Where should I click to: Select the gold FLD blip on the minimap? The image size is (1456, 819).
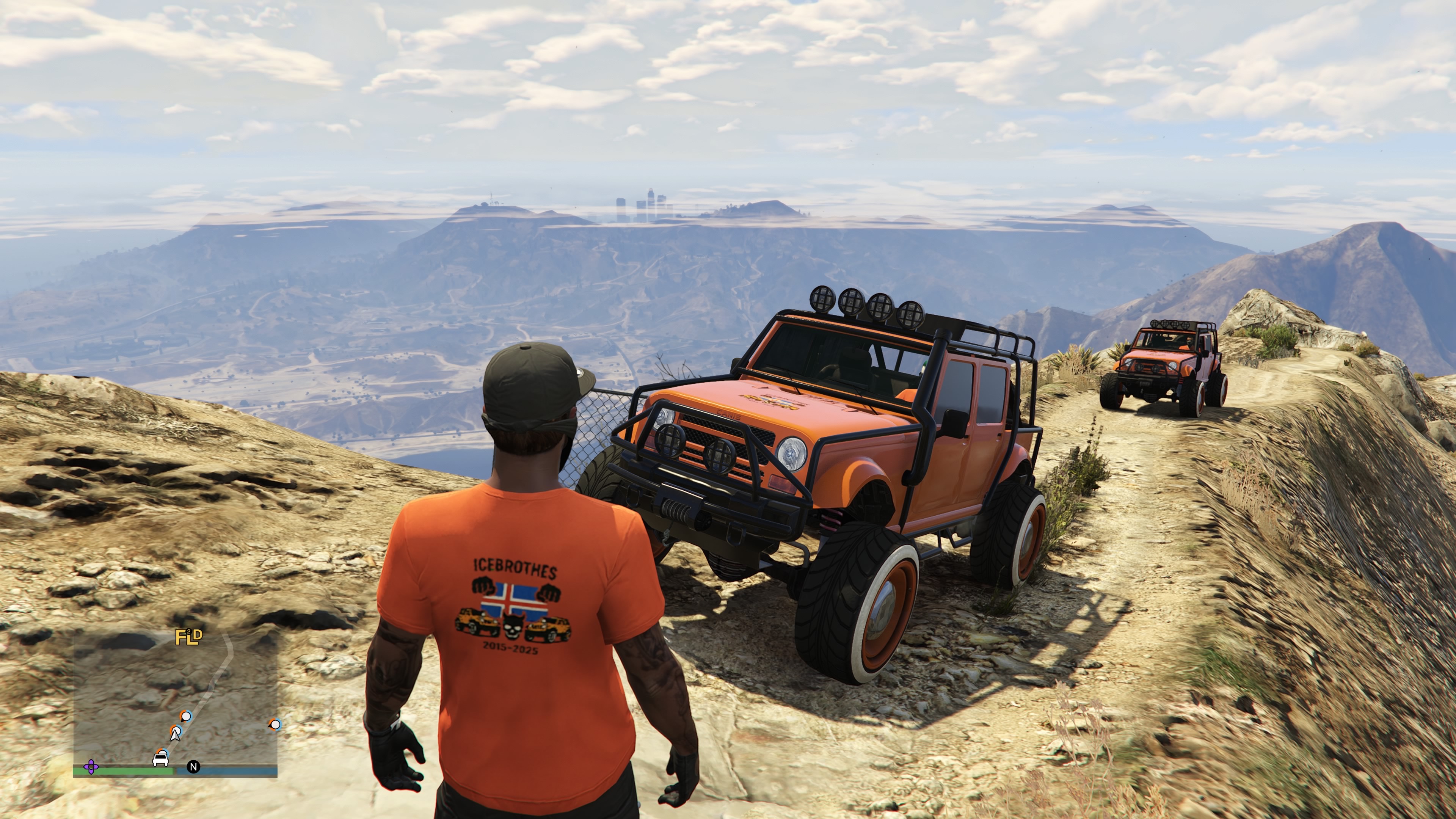[188, 637]
